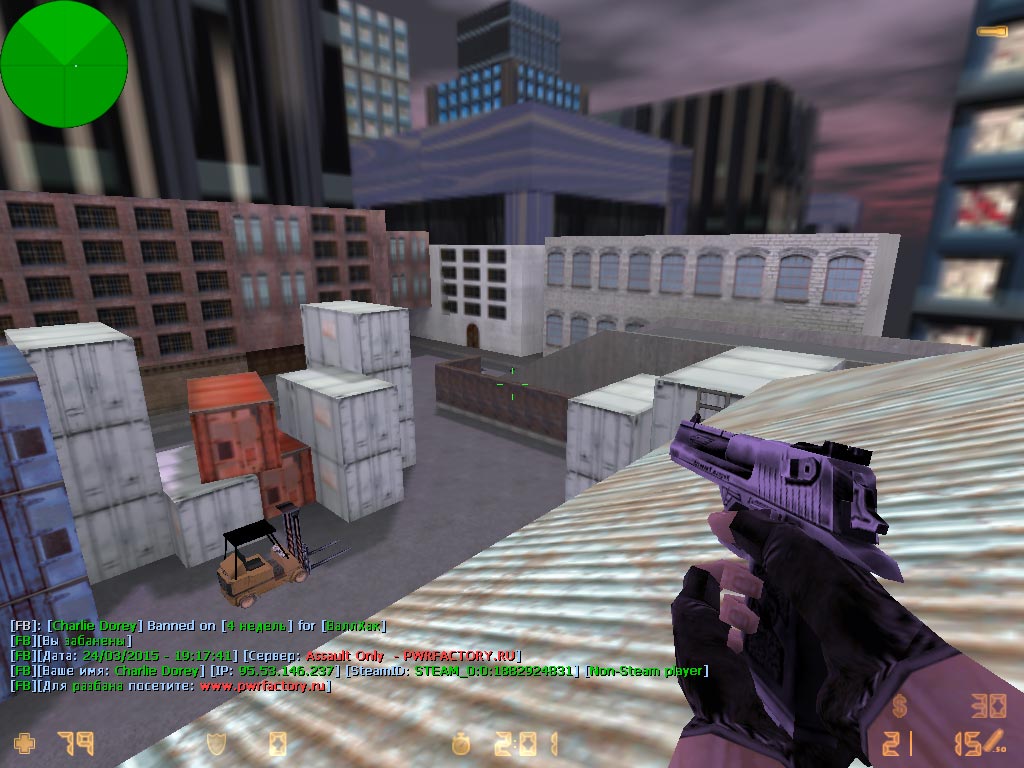Click the green circular radar
Viewport: 1024px width, 768px height.
pos(64,65)
